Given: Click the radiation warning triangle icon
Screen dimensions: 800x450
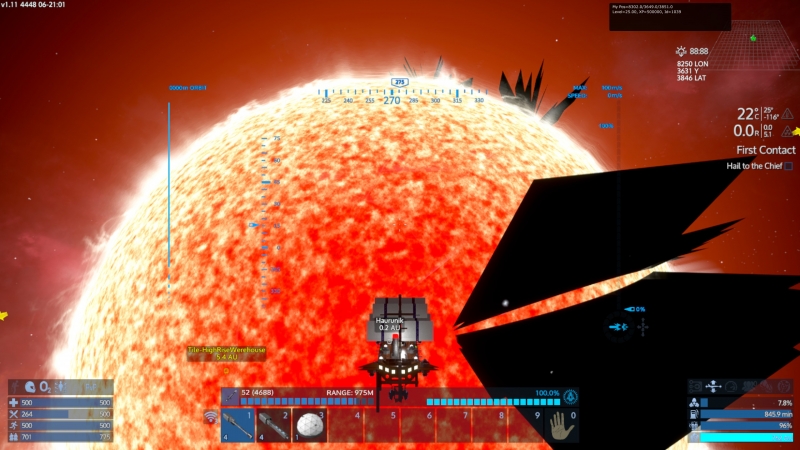Looking at the screenshot, I should tap(788, 131).
